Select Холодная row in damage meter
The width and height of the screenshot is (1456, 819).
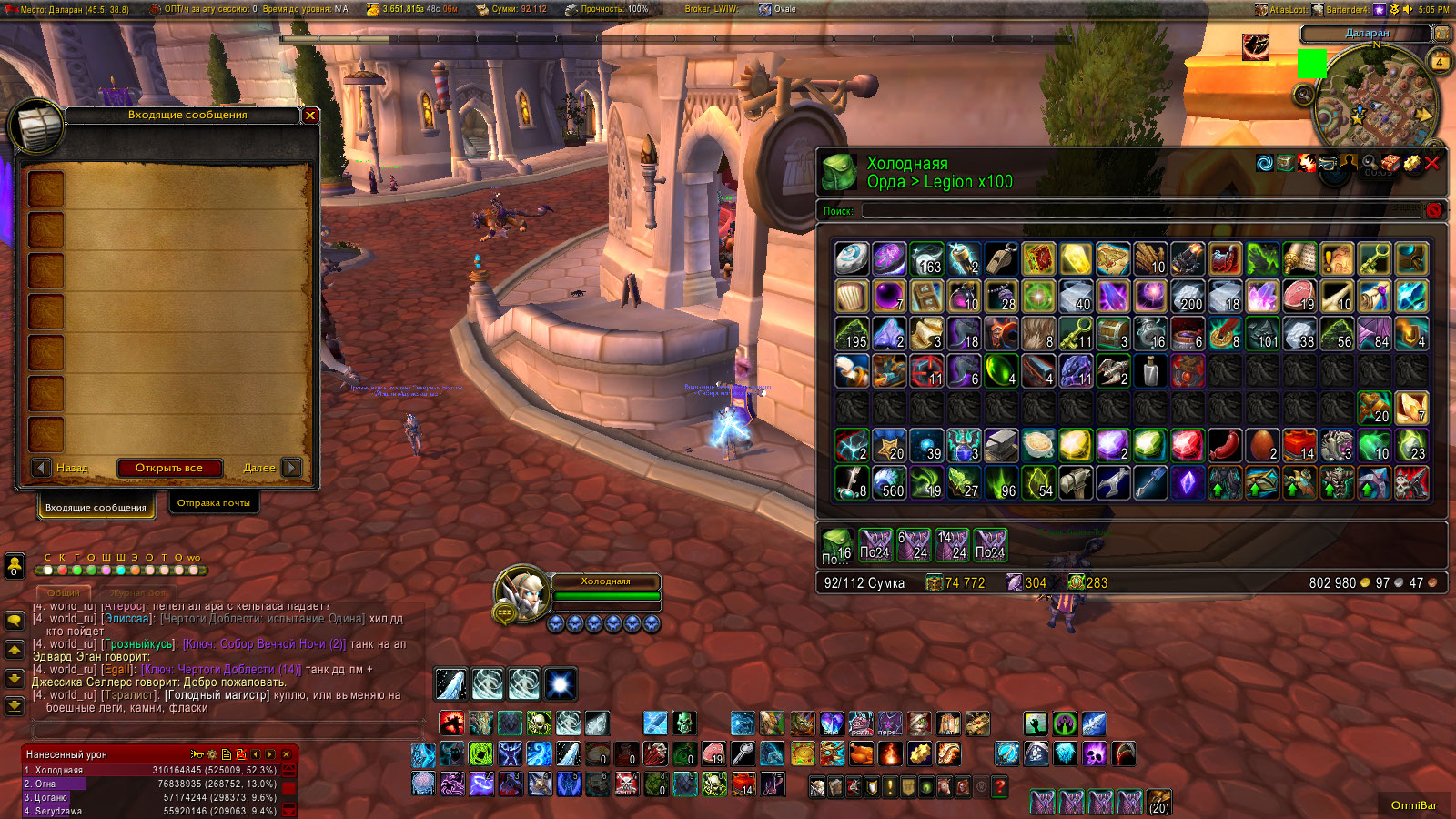(x=150, y=770)
